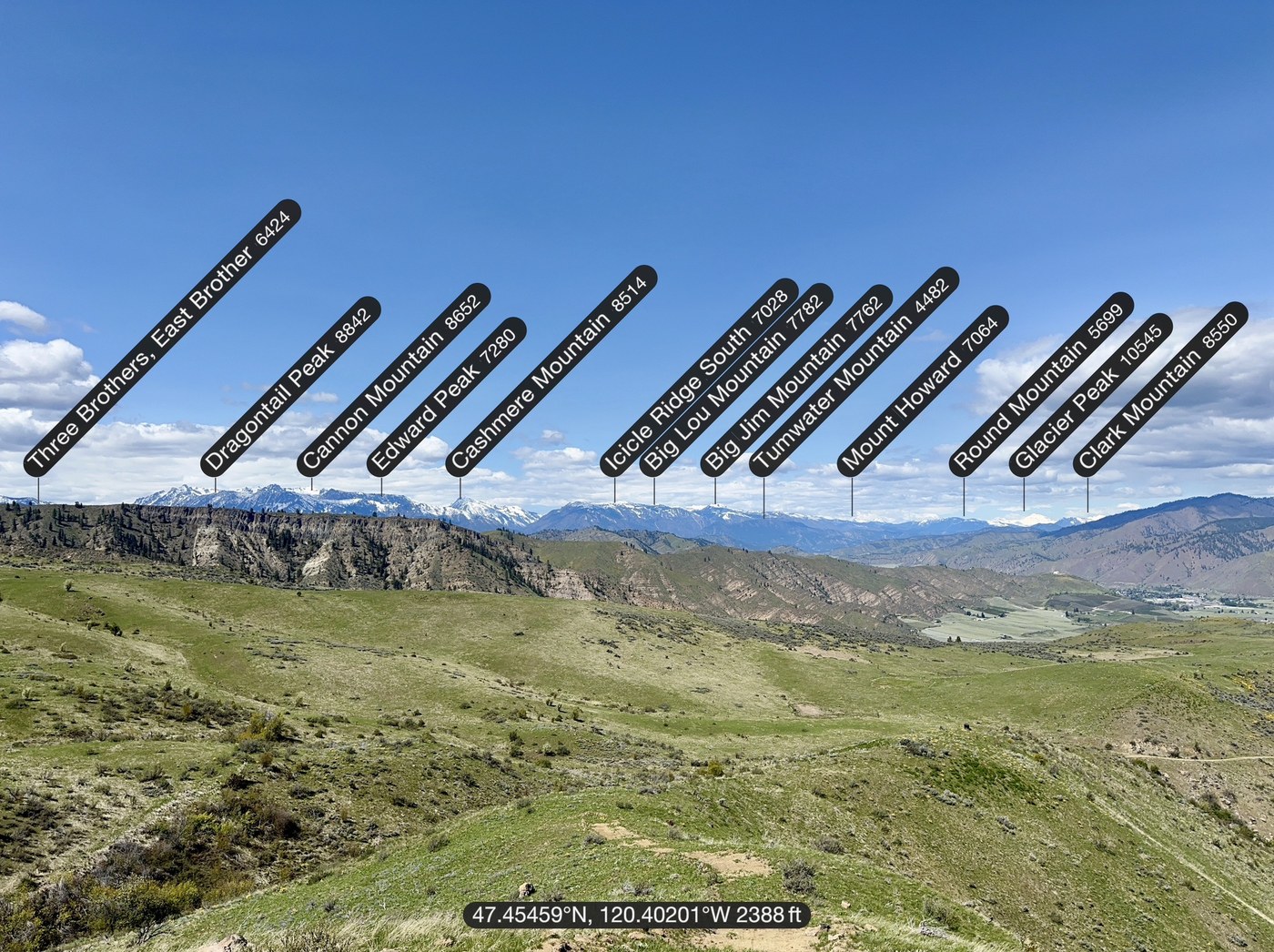Select the Three Brothers, East Brother label

coord(162,338)
